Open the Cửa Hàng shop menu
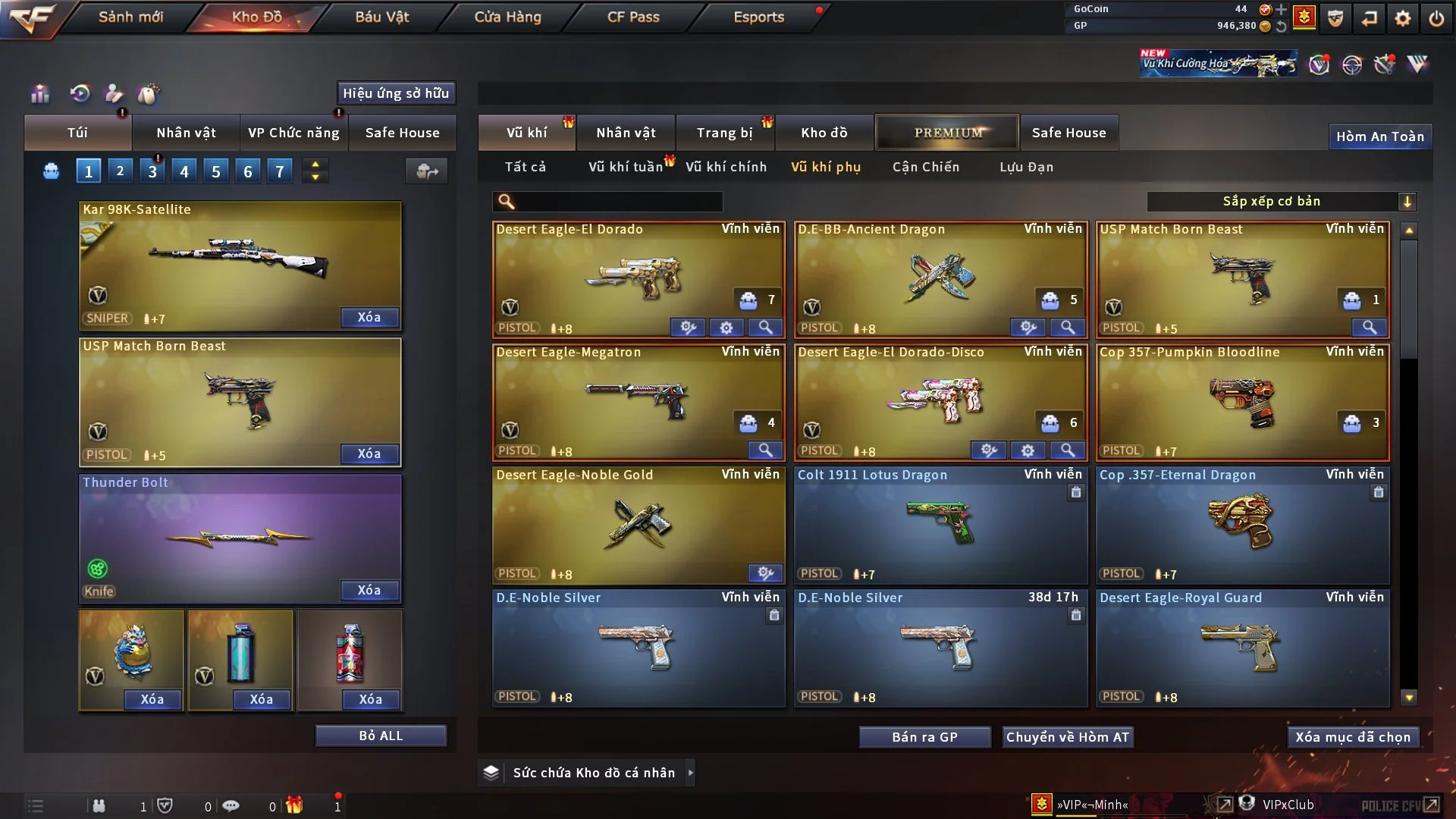The height and width of the screenshot is (819, 1456). coord(507,17)
